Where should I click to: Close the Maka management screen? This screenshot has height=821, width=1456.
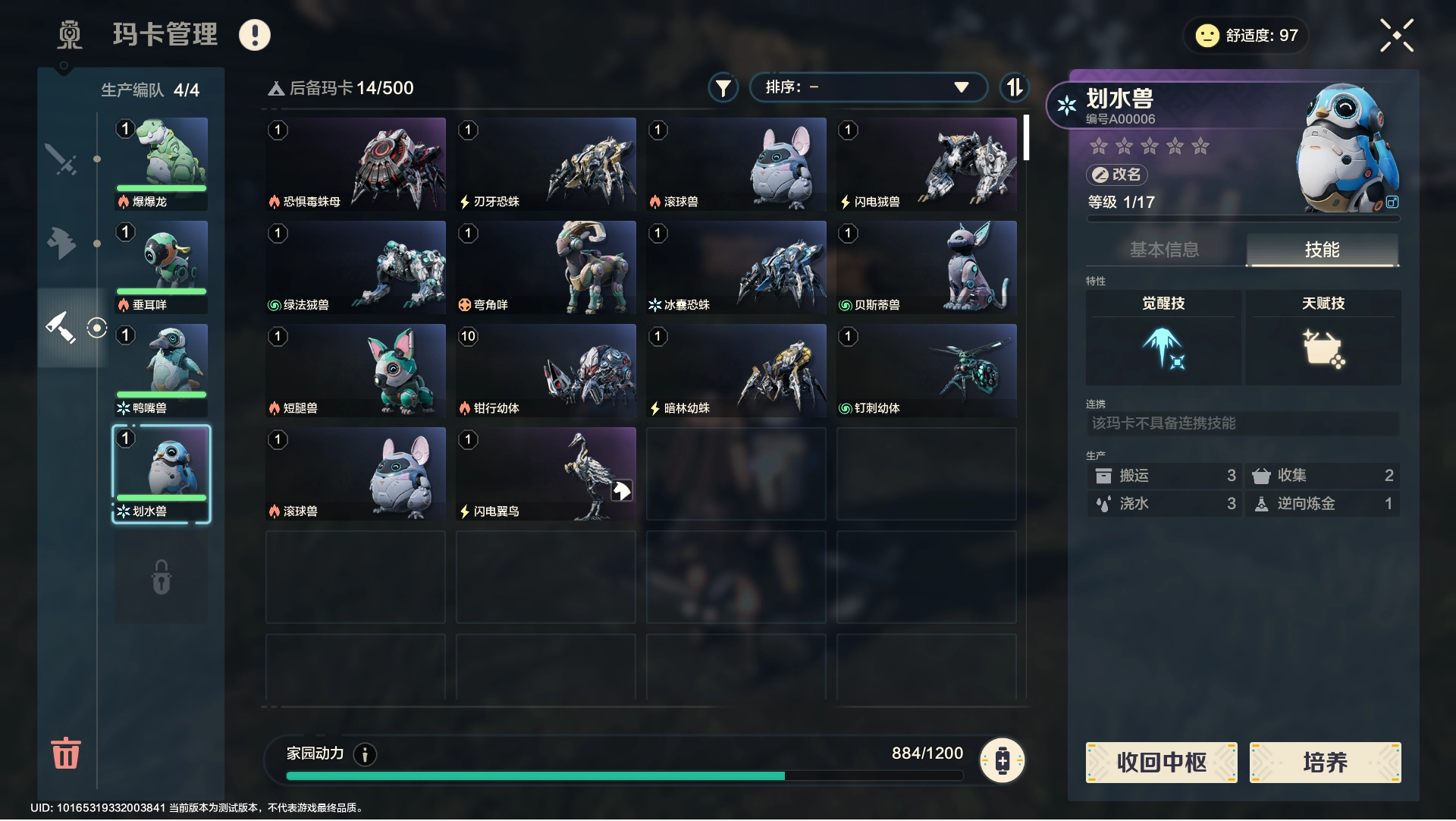1396,36
